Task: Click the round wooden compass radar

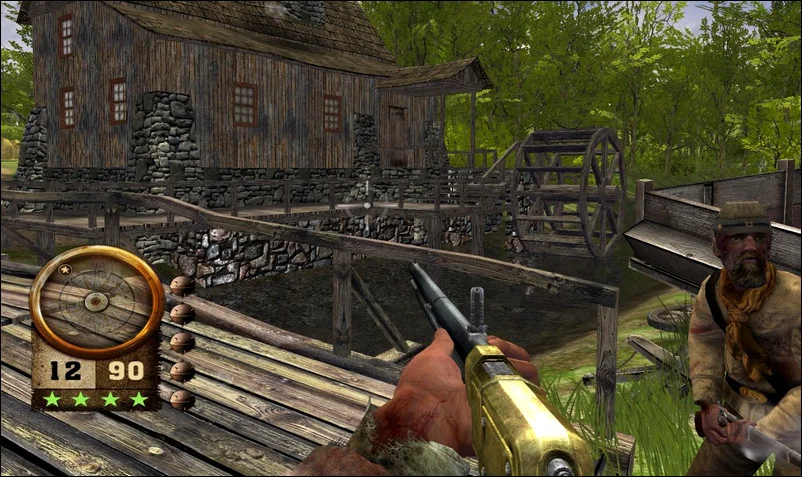Action: (97, 300)
